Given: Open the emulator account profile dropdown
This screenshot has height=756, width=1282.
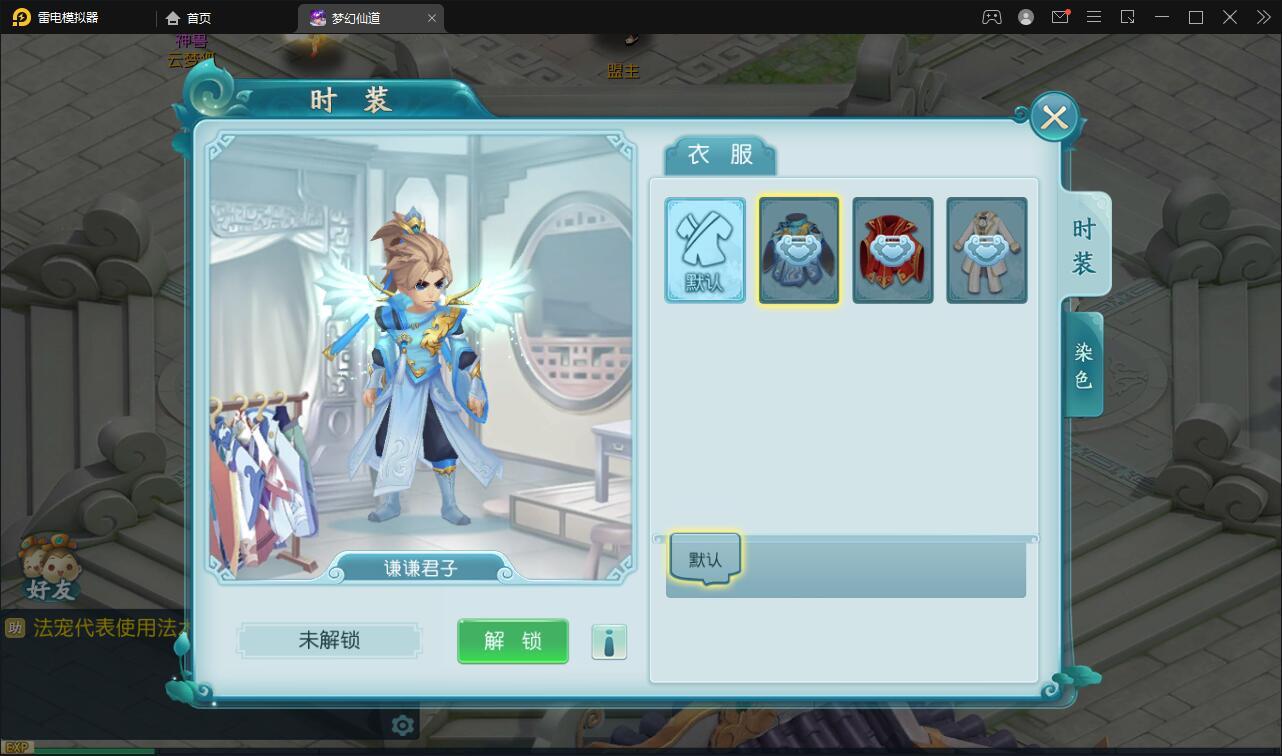Looking at the screenshot, I should [x=1025, y=17].
